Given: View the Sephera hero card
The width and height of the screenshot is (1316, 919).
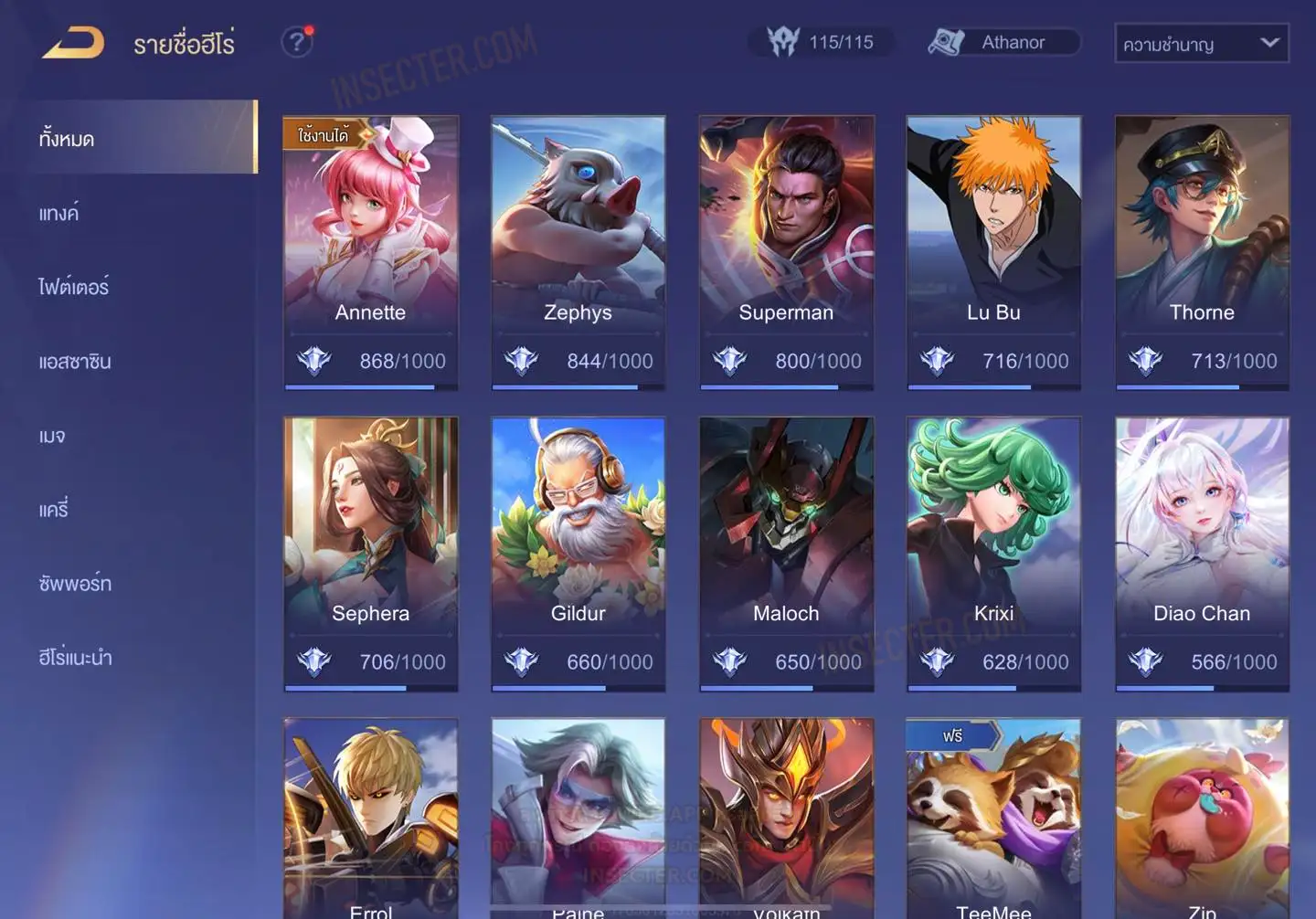Looking at the screenshot, I should (x=370, y=553).
